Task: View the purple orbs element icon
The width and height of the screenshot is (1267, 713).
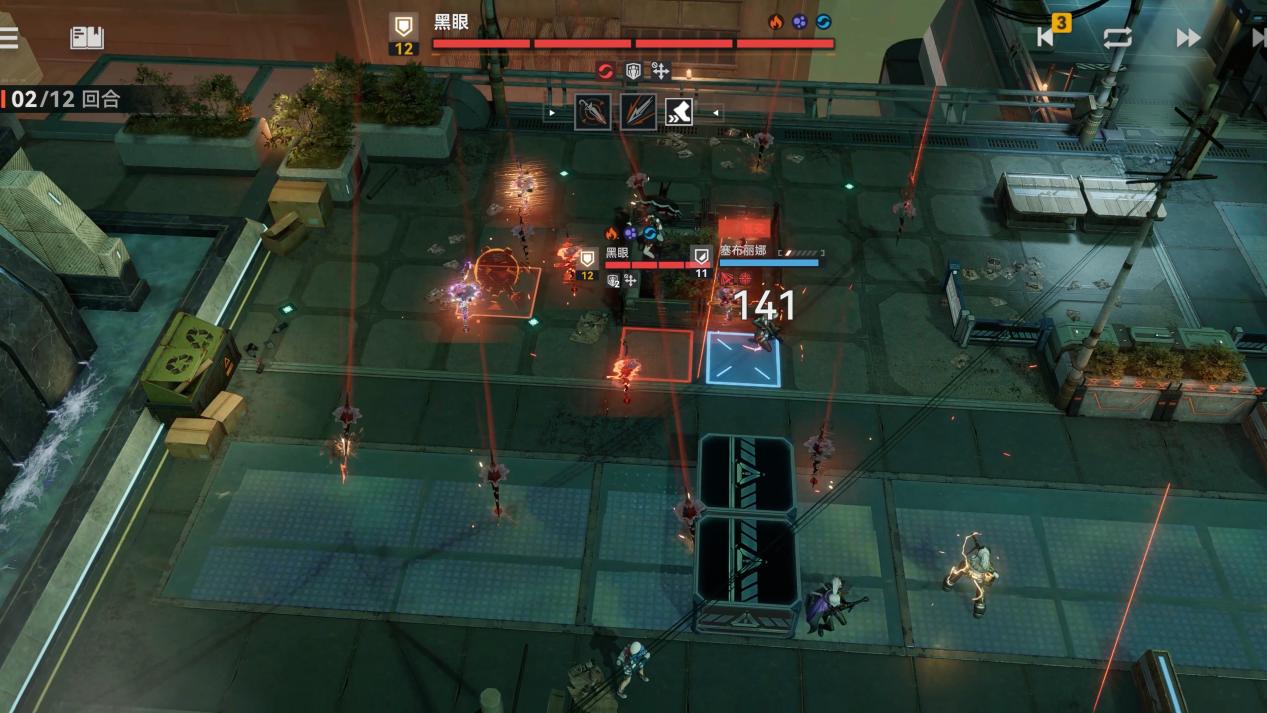Action: pyautogui.click(x=799, y=21)
